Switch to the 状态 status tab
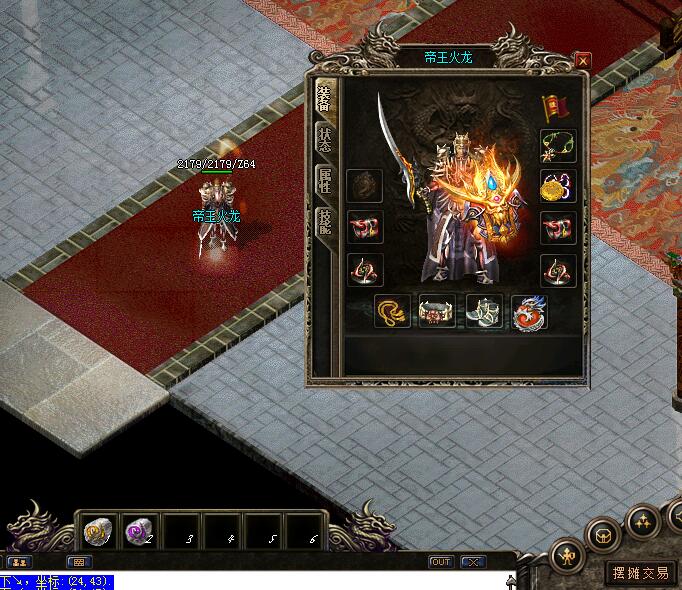This screenshot has height=590, width=682. pyautogui.click(x=325, y=138)
